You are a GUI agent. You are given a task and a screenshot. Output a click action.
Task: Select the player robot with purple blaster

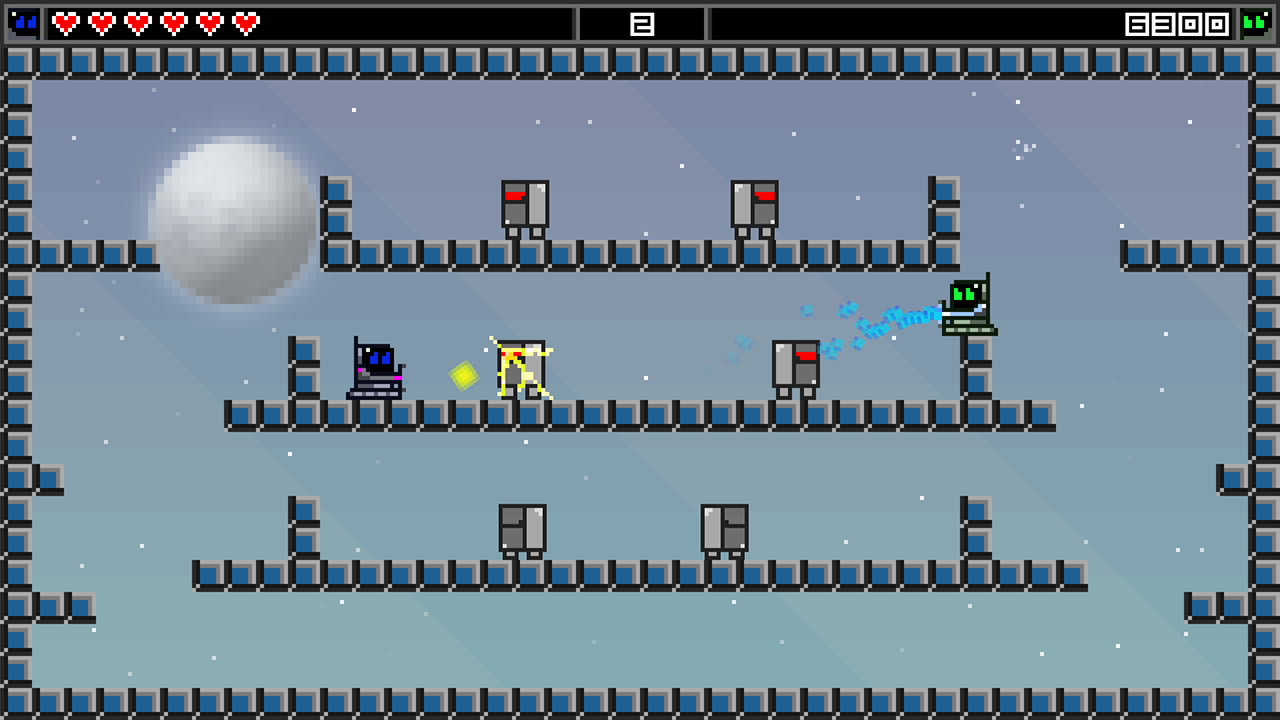pyautogui.click(x=375, y=370)
